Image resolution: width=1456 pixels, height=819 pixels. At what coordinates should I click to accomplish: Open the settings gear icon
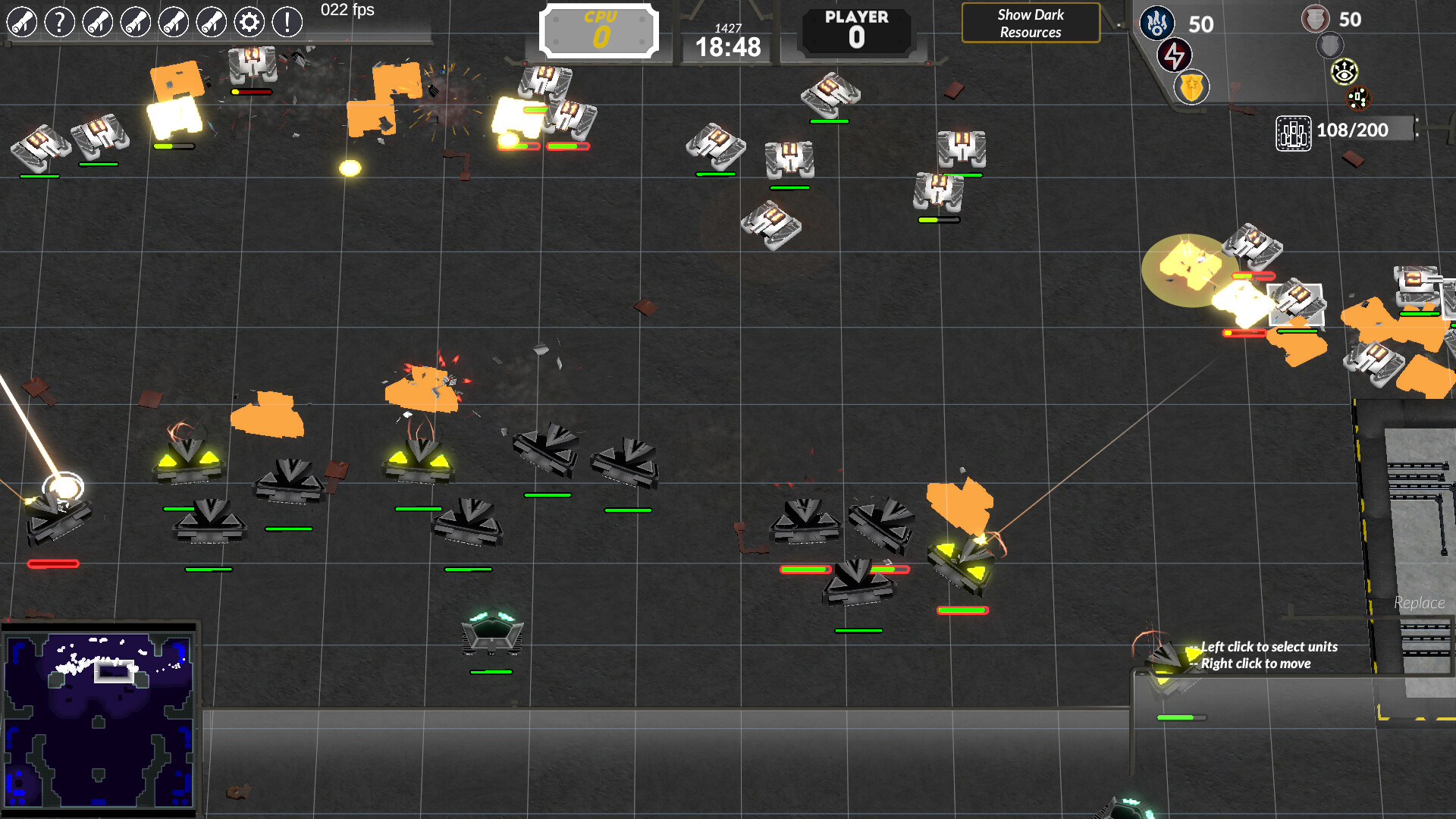click(x=248, y=22)
